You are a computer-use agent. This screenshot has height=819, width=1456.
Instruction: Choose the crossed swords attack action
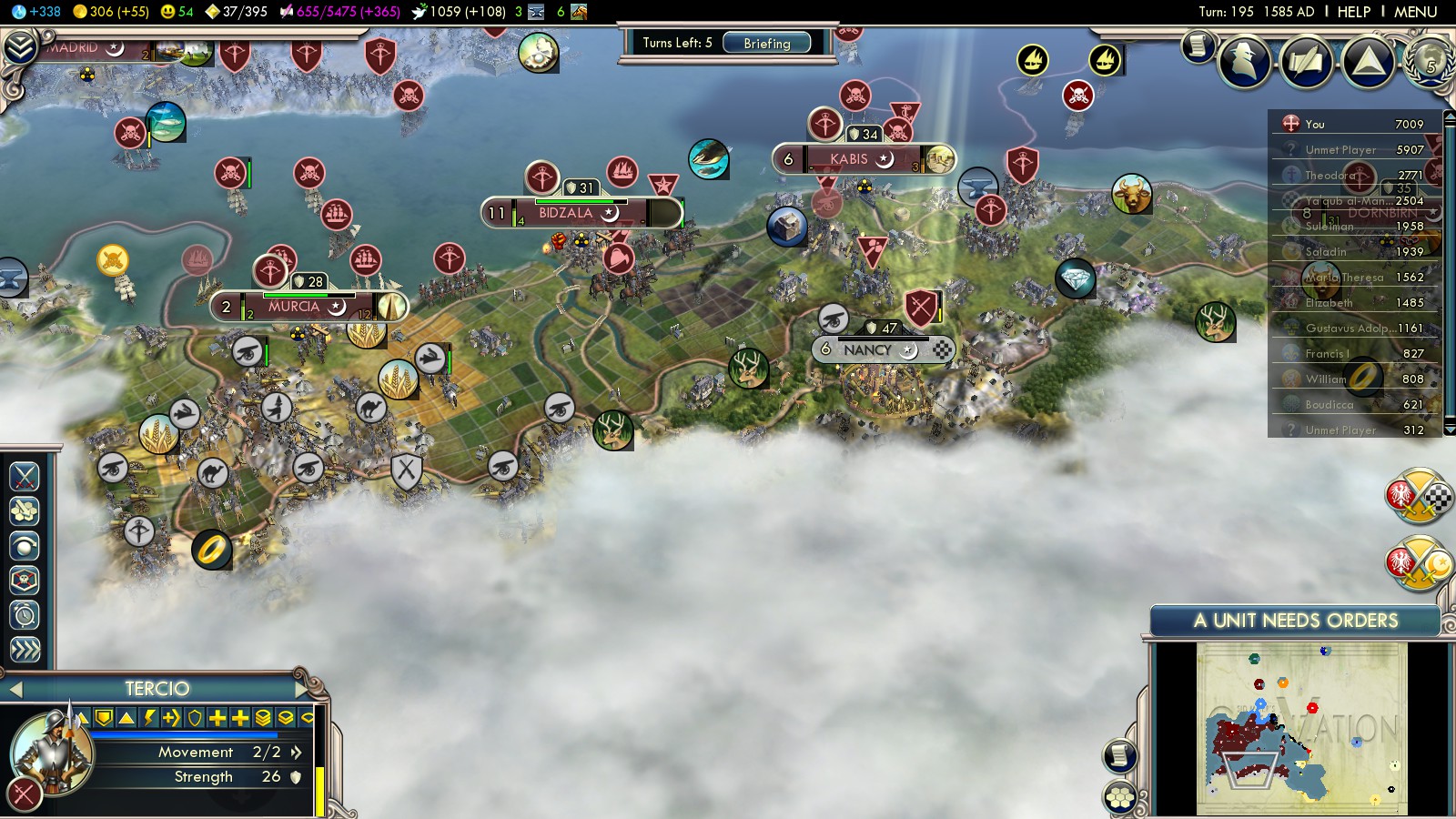point(25,476)
